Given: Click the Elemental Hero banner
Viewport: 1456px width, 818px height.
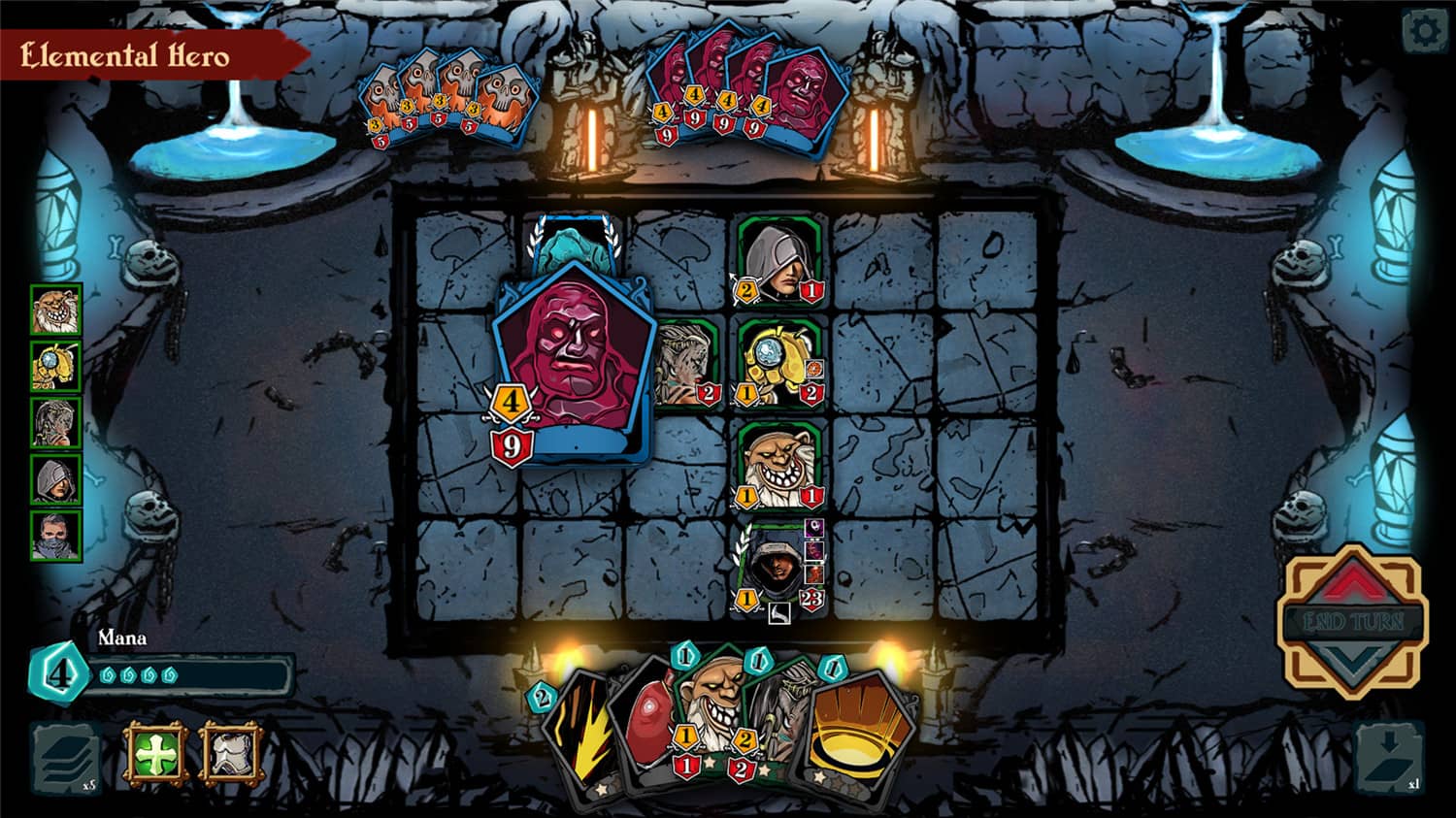Looking at the screenshot, I should 126,56.
